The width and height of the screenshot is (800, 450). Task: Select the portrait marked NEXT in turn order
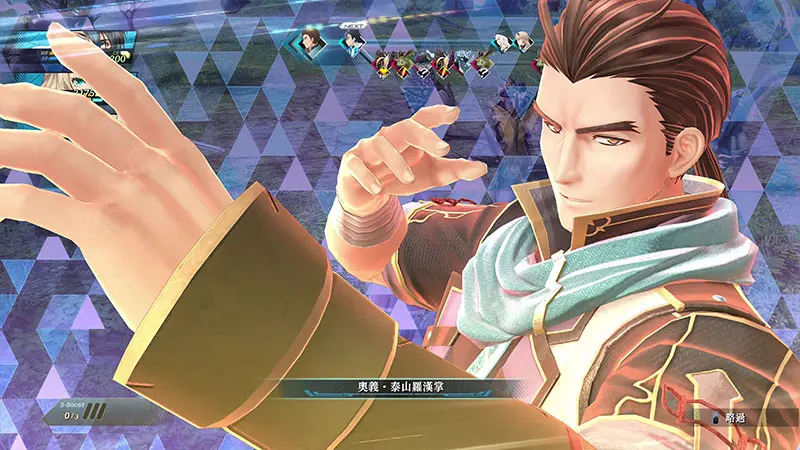(x=354, y=42)
